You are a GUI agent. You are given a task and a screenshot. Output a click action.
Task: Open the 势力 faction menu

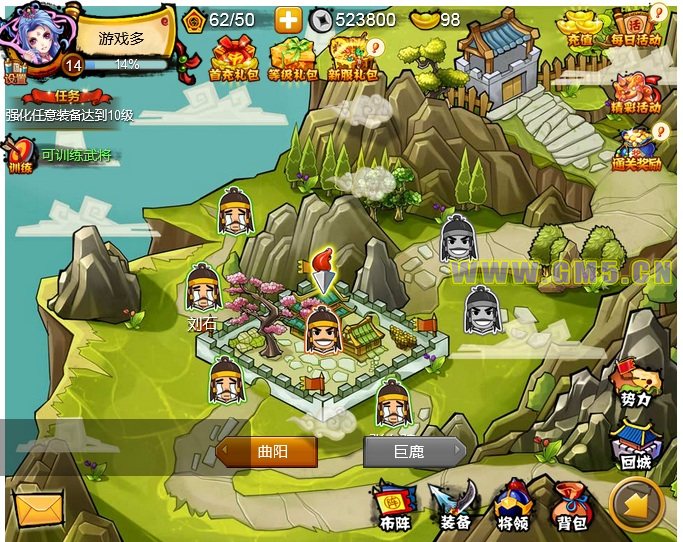pos(636,384)
